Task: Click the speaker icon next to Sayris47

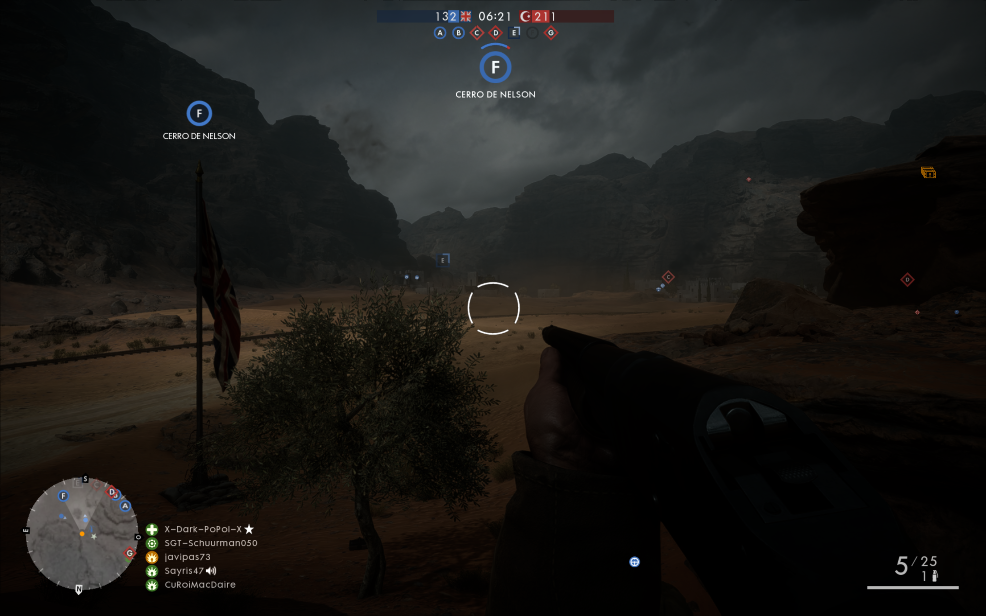Action: 211,571
